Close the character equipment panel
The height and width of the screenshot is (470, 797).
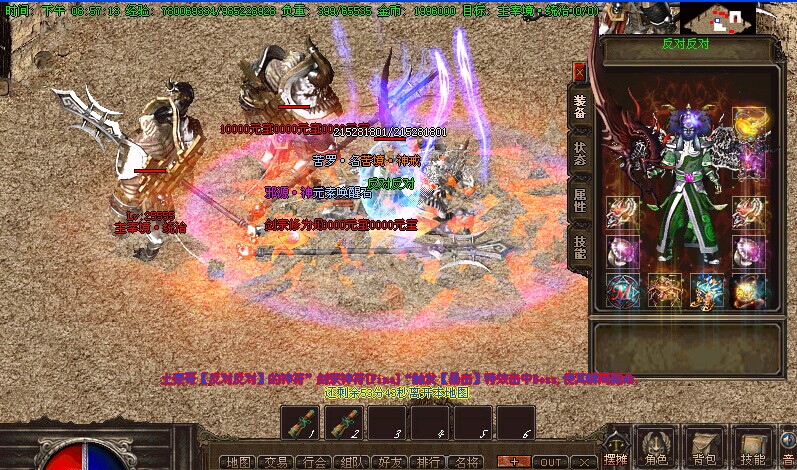click(x=579, y=72)
